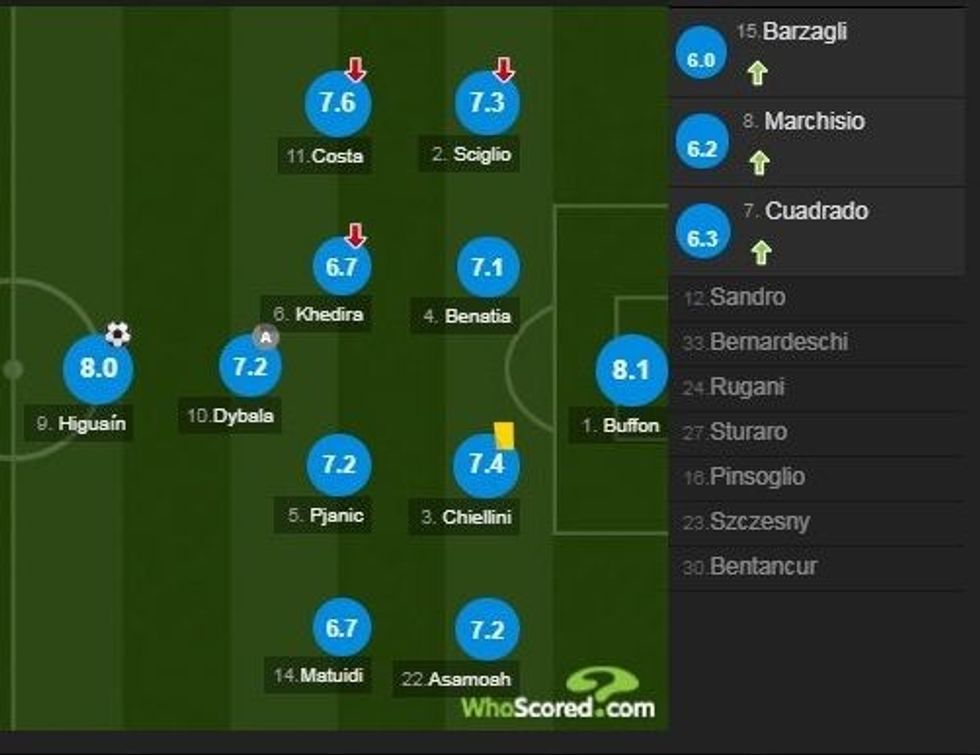Screen dimensions: 980x755
Task: Select Sandro from the unused bench list
Action: point(747,297)
